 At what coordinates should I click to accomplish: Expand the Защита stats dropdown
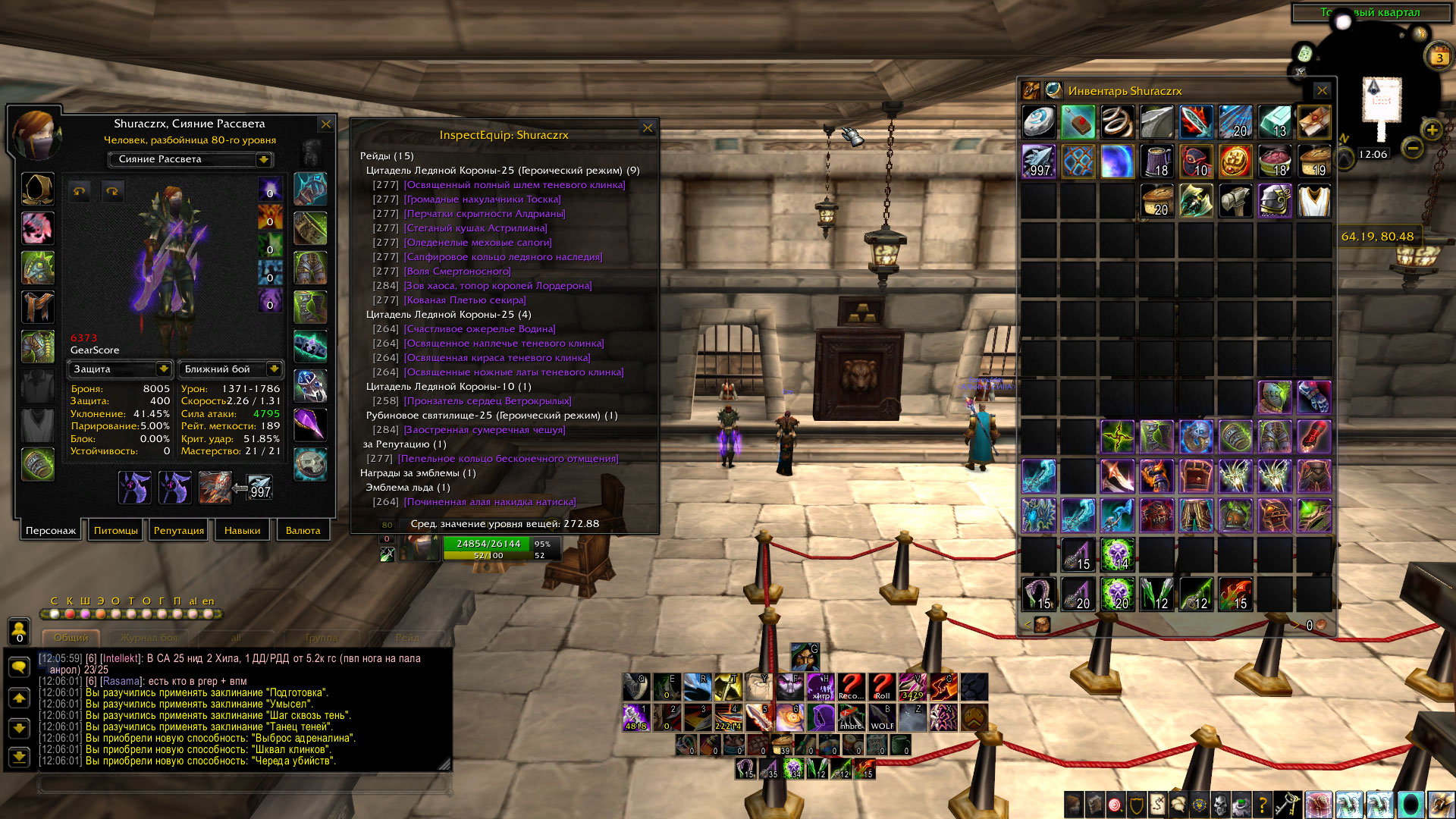(x=163, y=369)
